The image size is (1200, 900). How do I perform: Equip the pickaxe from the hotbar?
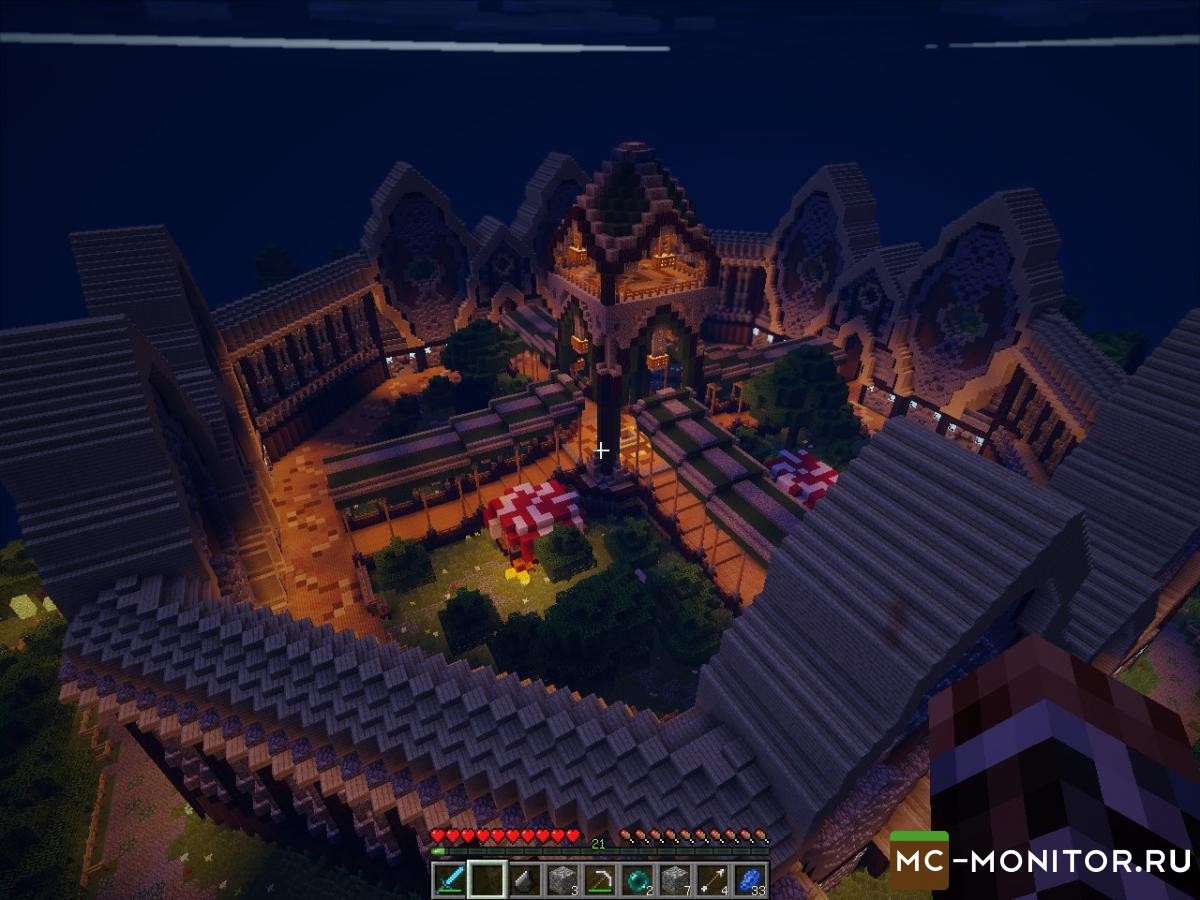(599, 879)
